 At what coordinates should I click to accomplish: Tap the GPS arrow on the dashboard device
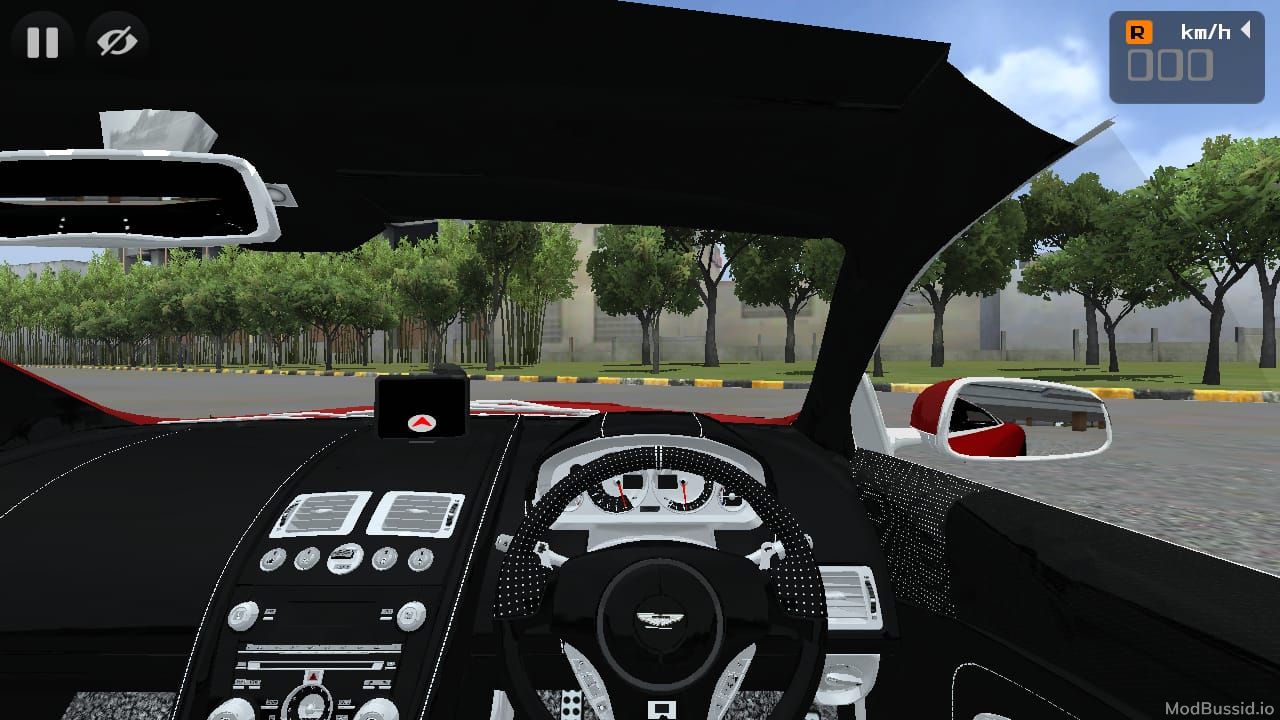[x=421, y=424]
